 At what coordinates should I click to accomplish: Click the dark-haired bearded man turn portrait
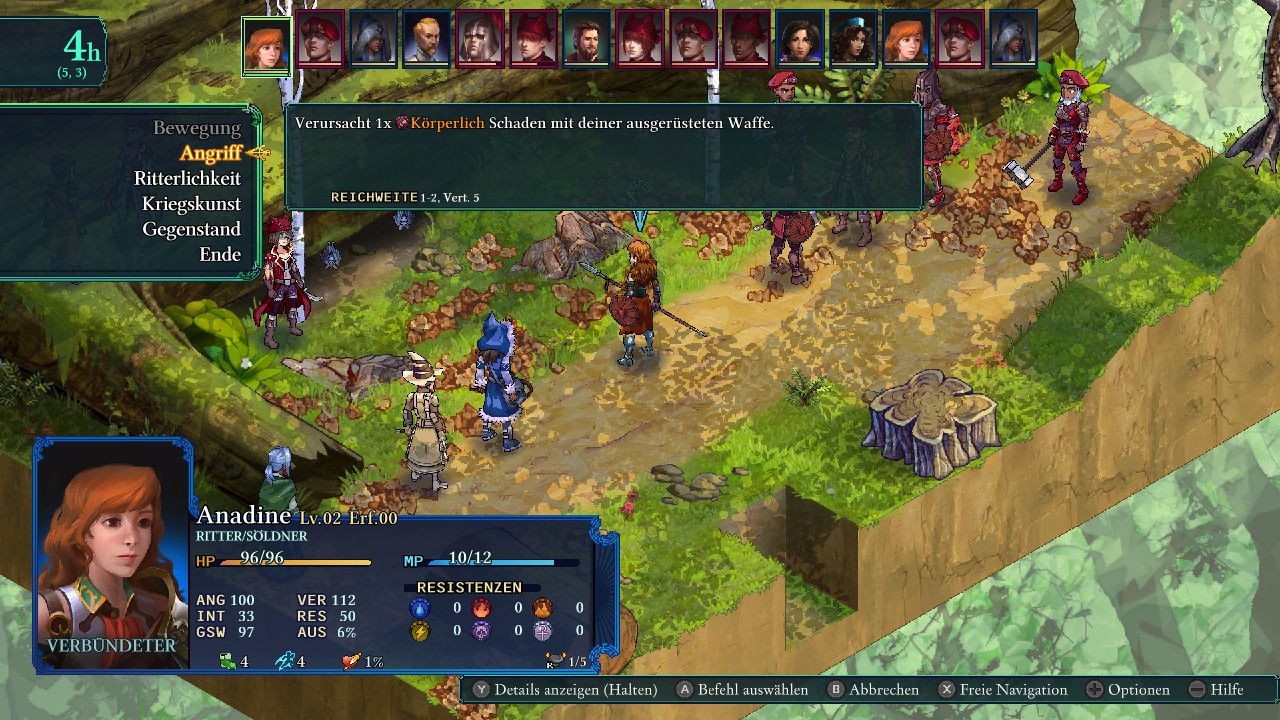click(587, 40)
